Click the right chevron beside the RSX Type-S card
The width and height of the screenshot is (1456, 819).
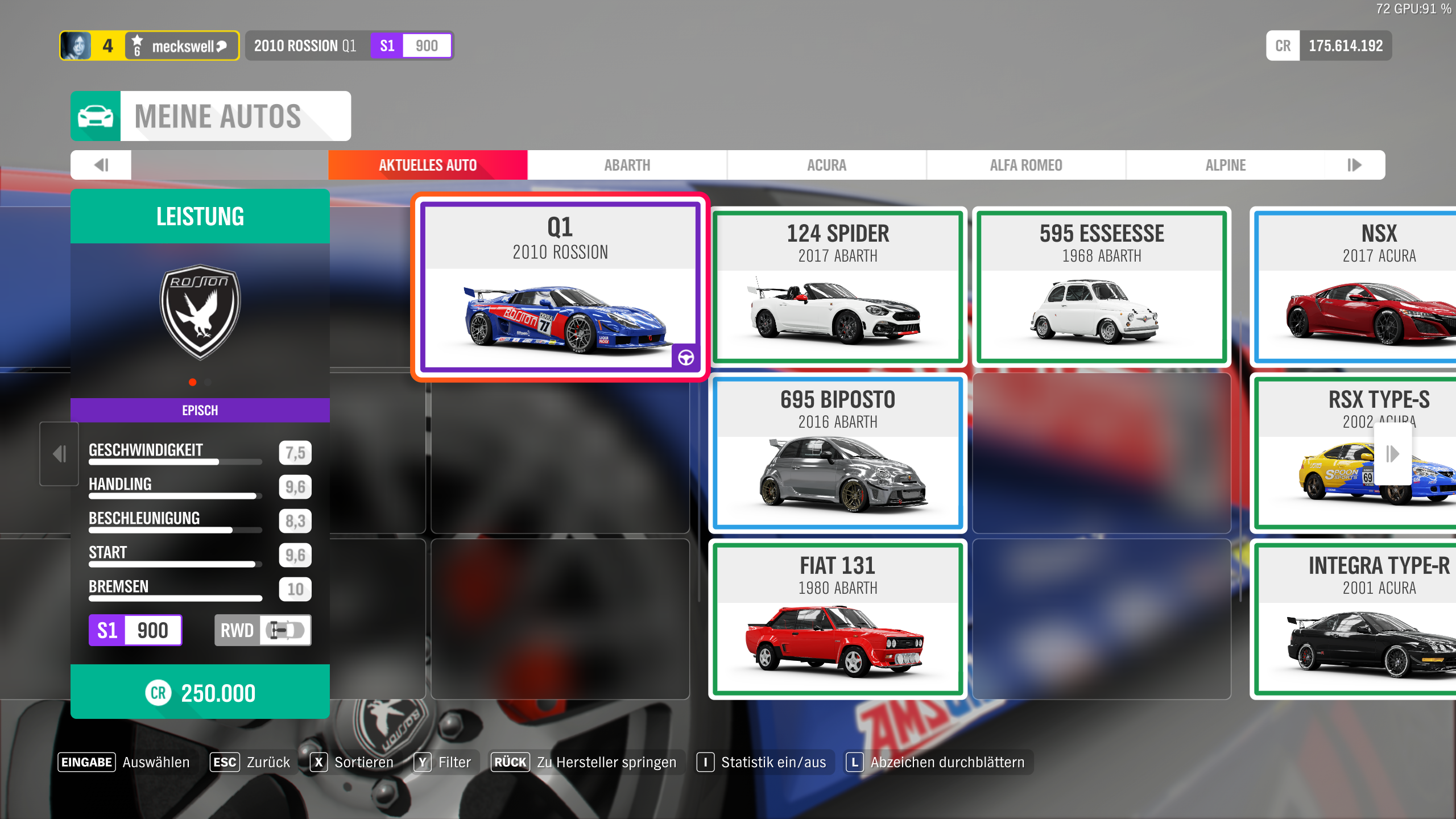pos(1392,453)
